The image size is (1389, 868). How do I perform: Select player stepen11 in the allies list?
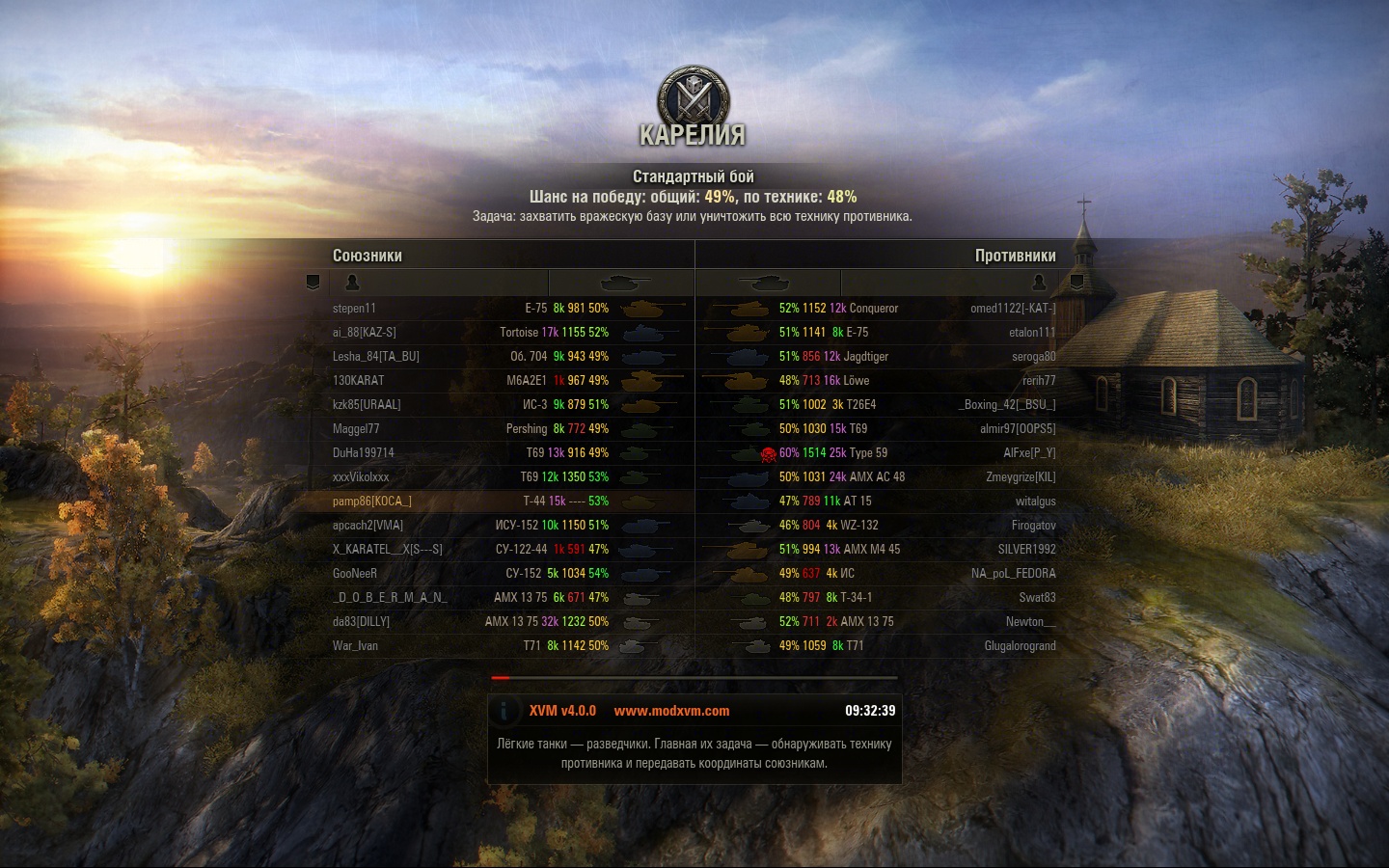coord(355,309)
